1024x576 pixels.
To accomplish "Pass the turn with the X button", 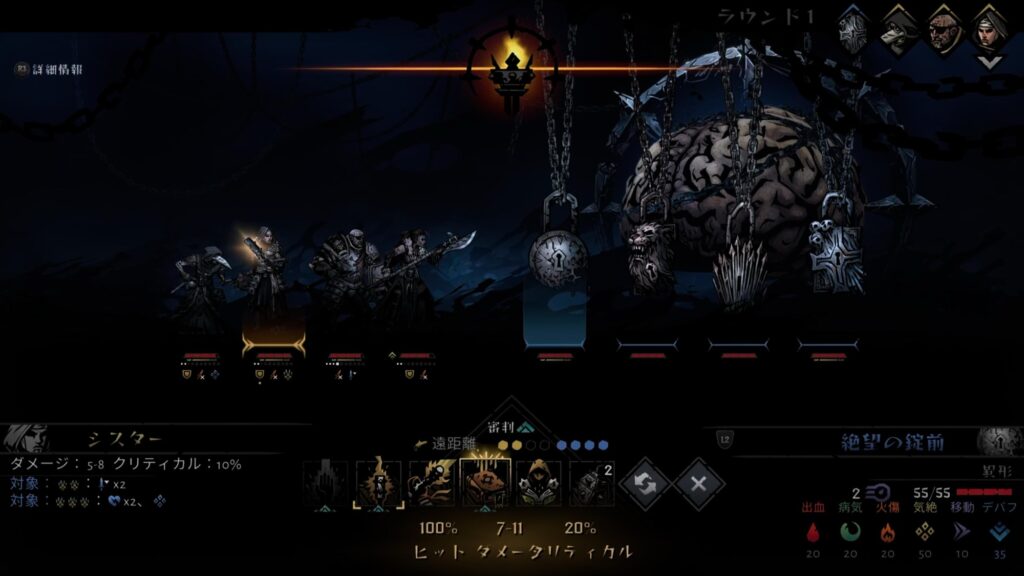I will pos(699,484).
